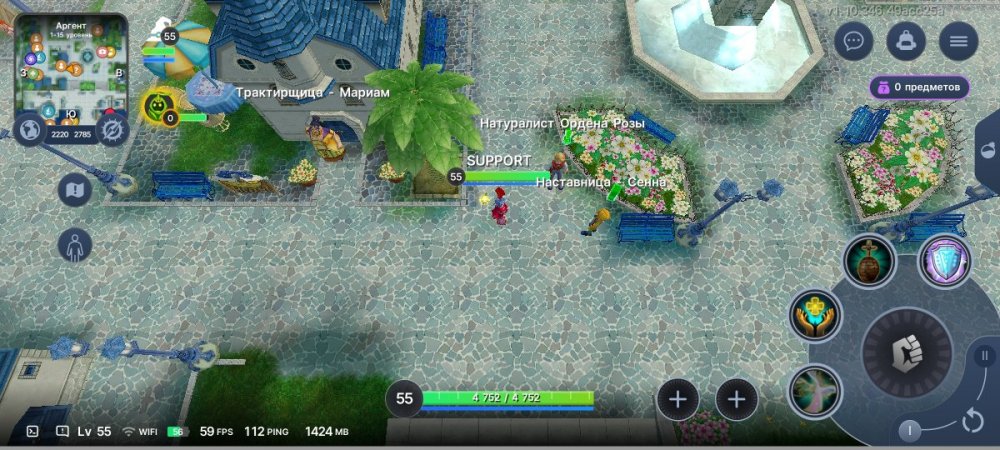Open the folded map marker button

75,189
